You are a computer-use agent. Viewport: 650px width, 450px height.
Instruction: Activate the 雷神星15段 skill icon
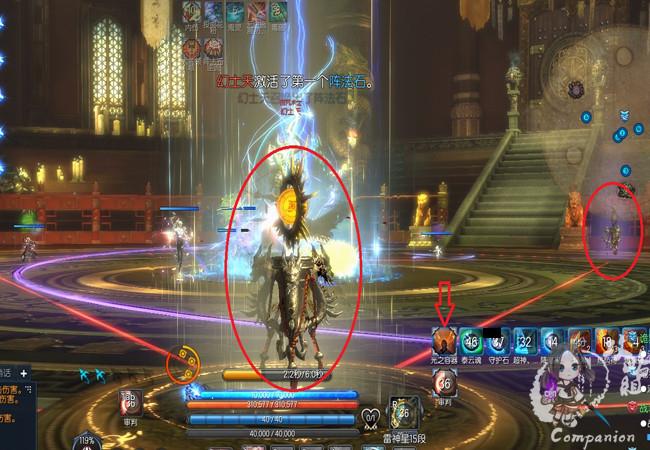(x=401, y=412)
